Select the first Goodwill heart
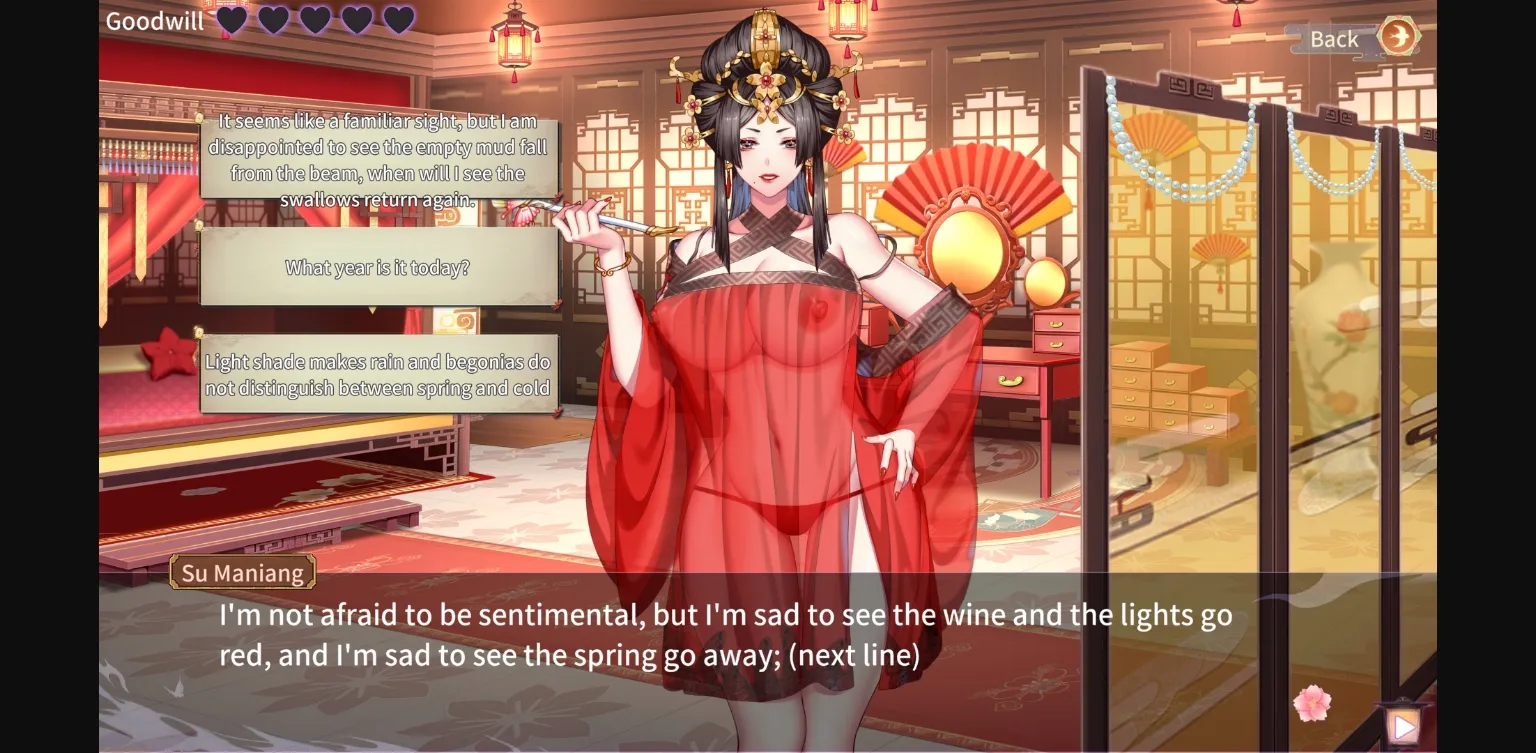 [x=232, y=20]
